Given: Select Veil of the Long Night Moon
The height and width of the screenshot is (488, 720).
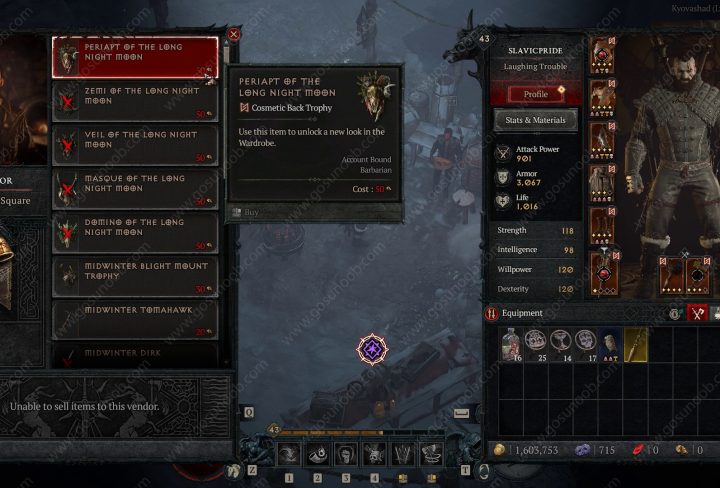Looking at the screenshot, I should coord(135,143).
